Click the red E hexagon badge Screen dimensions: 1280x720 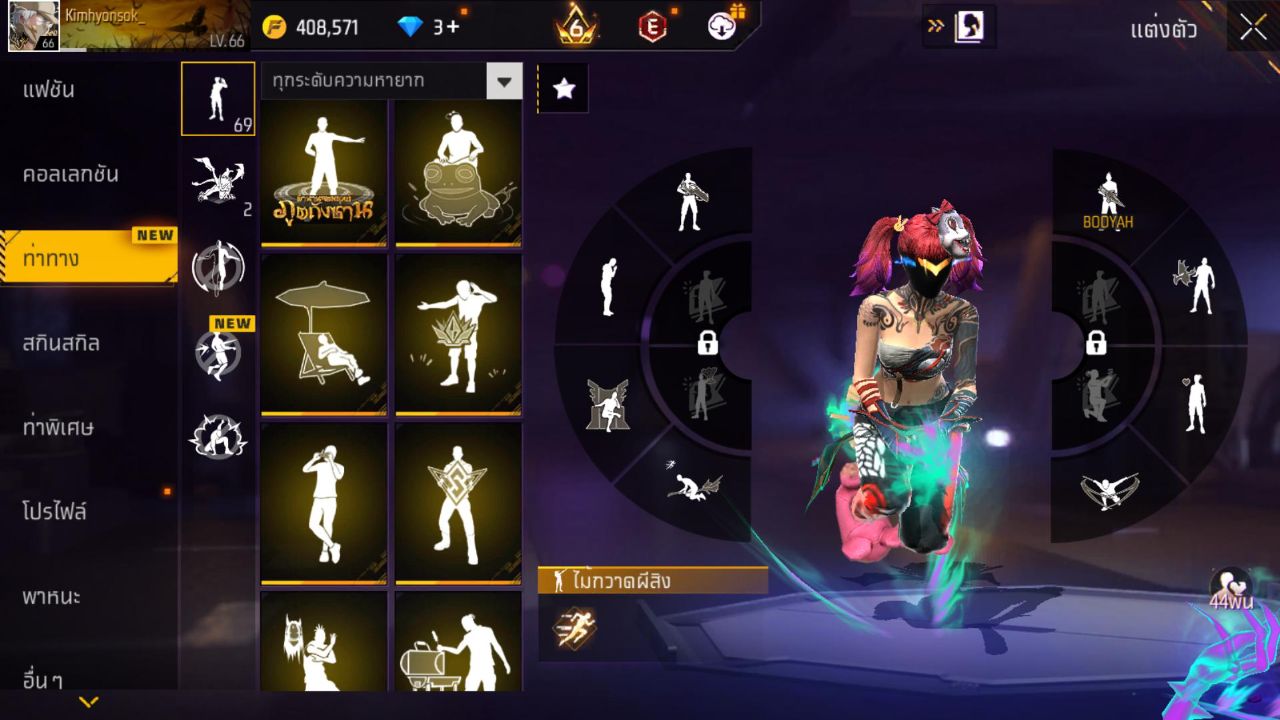652,27
